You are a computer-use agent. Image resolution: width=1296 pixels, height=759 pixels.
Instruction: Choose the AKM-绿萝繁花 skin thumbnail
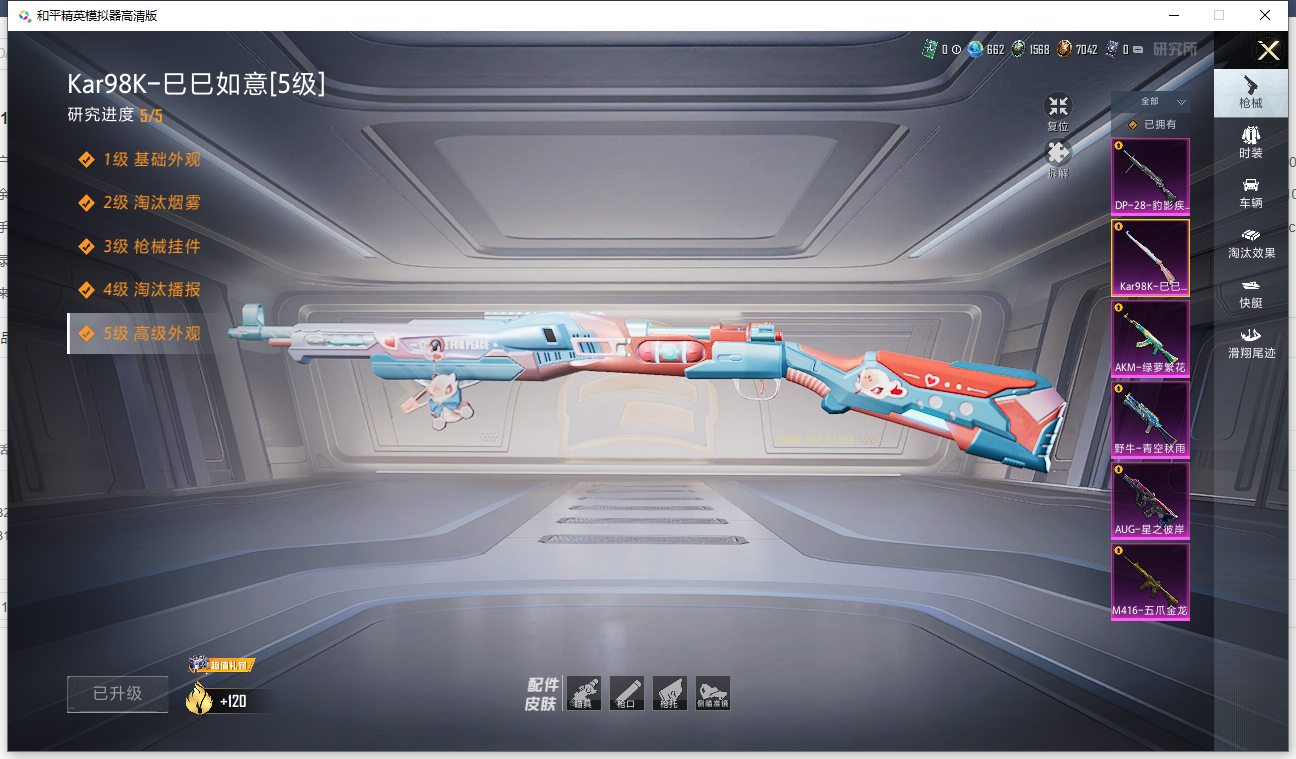1151,338
